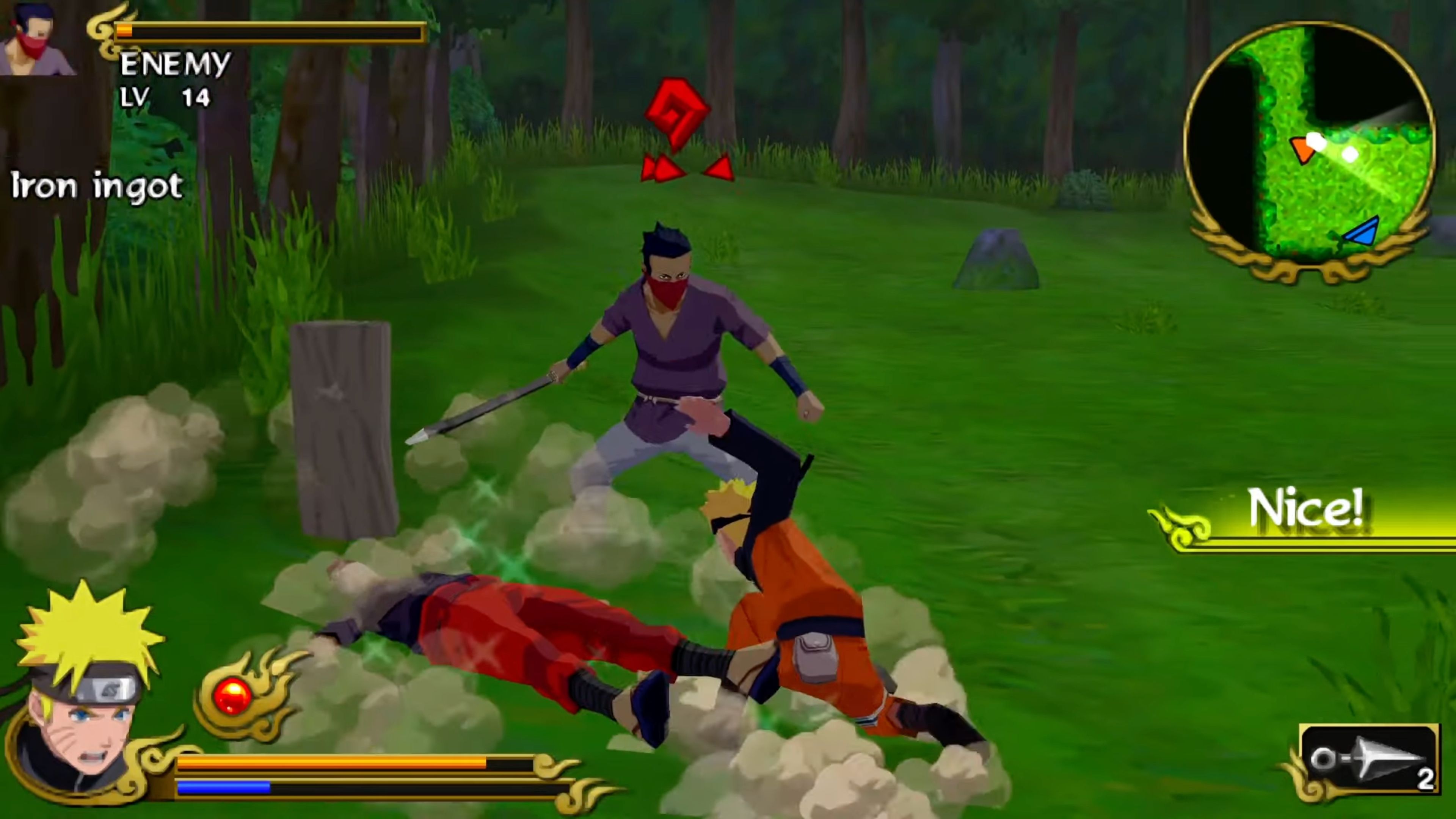
Task: Select the LV 14 level text
Action: tap(164, 97)
